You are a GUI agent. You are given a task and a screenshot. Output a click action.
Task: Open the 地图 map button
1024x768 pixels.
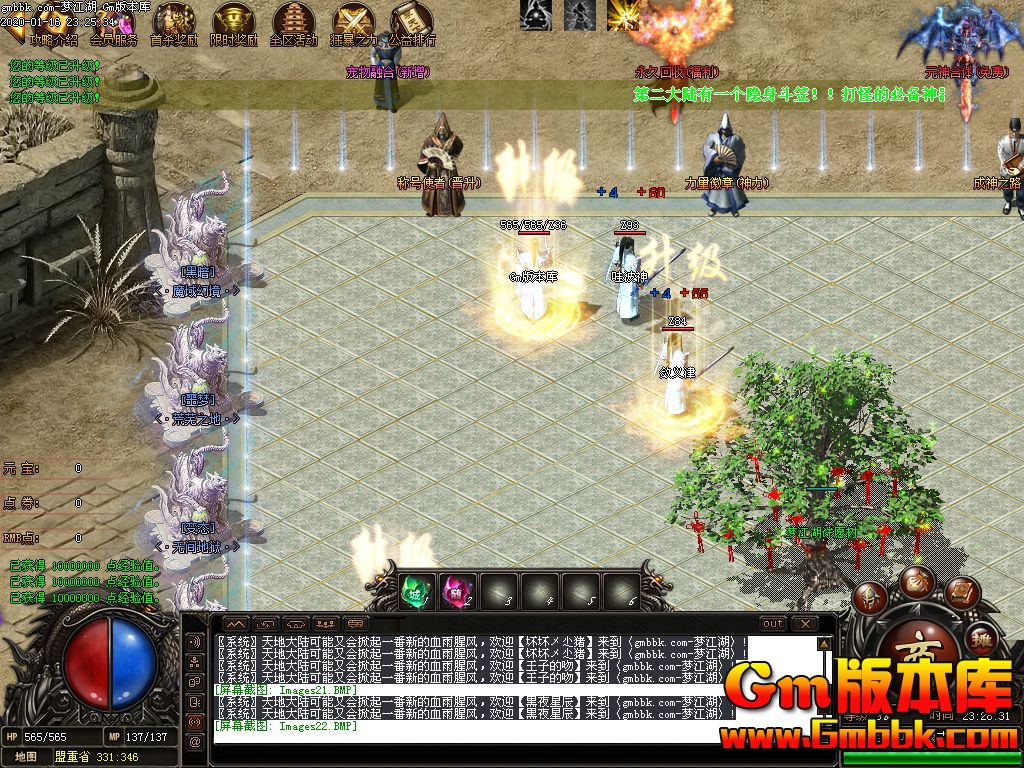pyautogui.click(x=25, y=757)
